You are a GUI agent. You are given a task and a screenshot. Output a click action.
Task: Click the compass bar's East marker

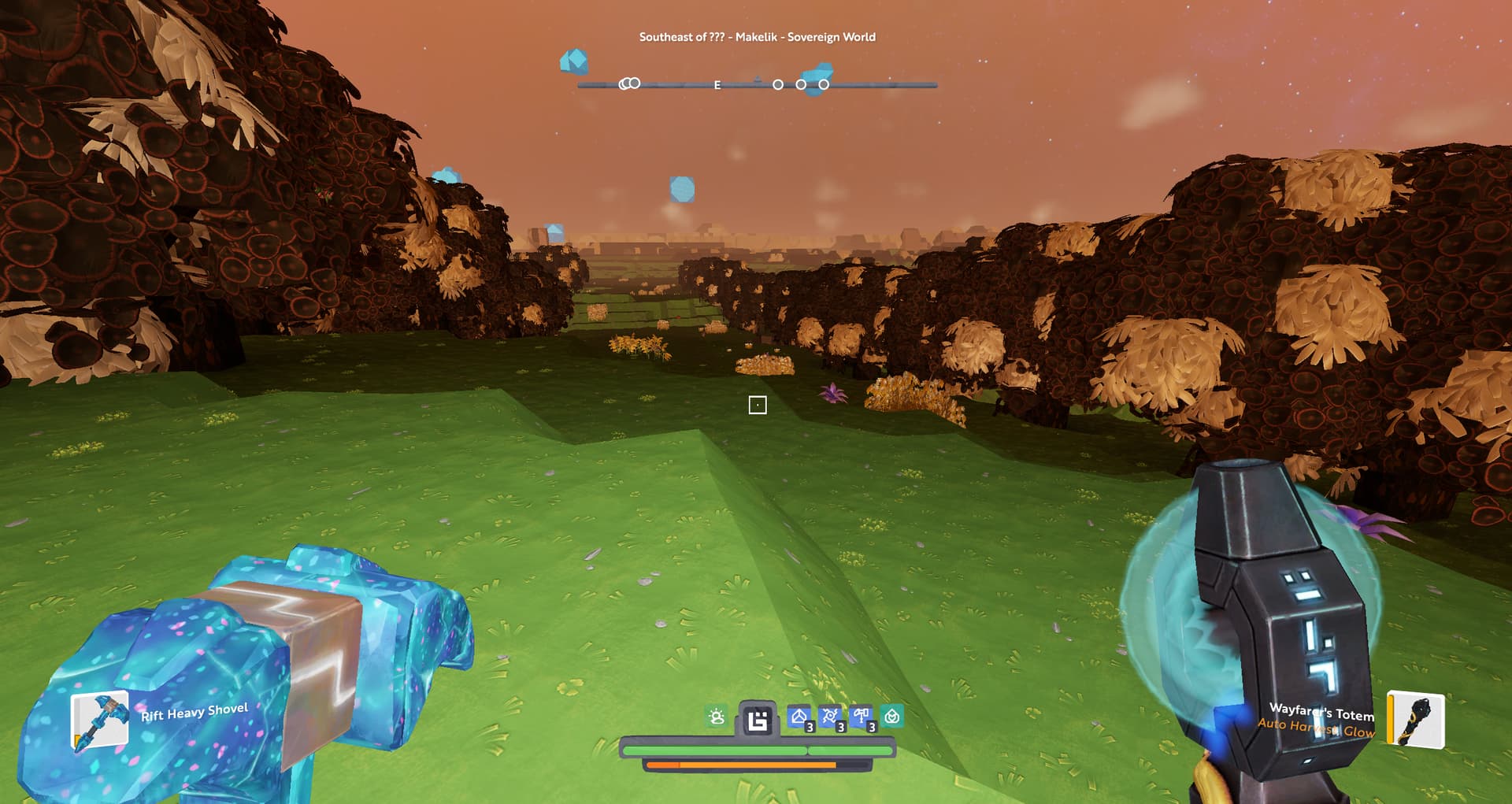[x=717, y=85]
